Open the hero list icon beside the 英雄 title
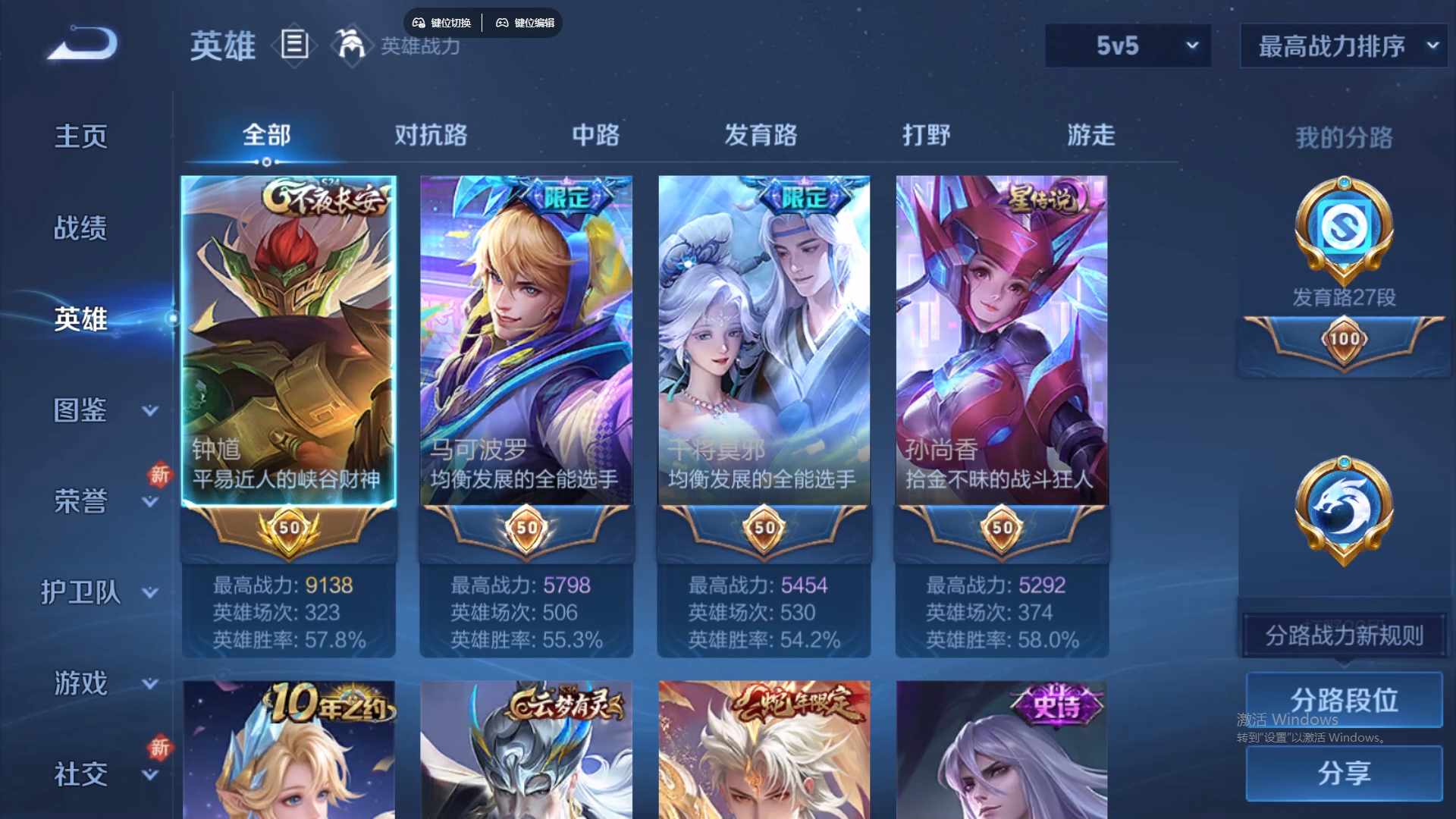The height and width of the screenshot is (819, 1456). 294,45
